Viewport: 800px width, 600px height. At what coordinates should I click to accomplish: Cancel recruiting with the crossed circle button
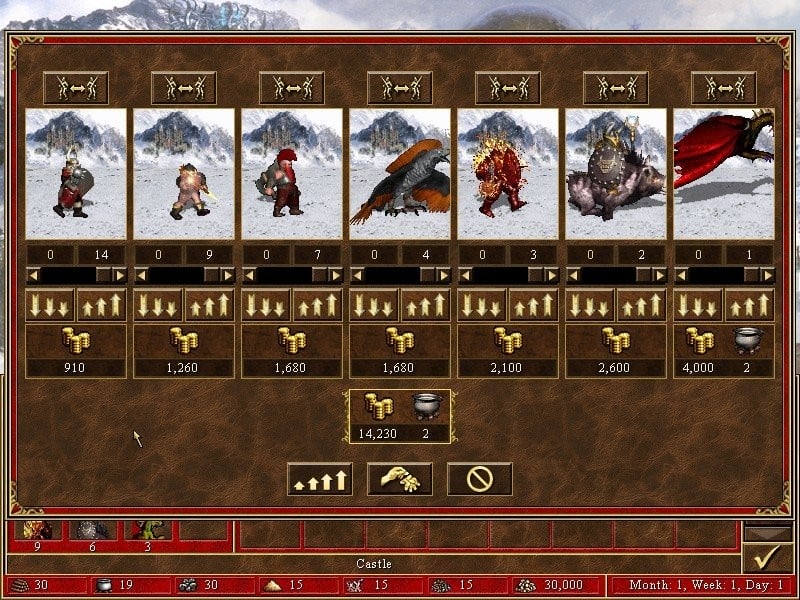click(479, 479)
